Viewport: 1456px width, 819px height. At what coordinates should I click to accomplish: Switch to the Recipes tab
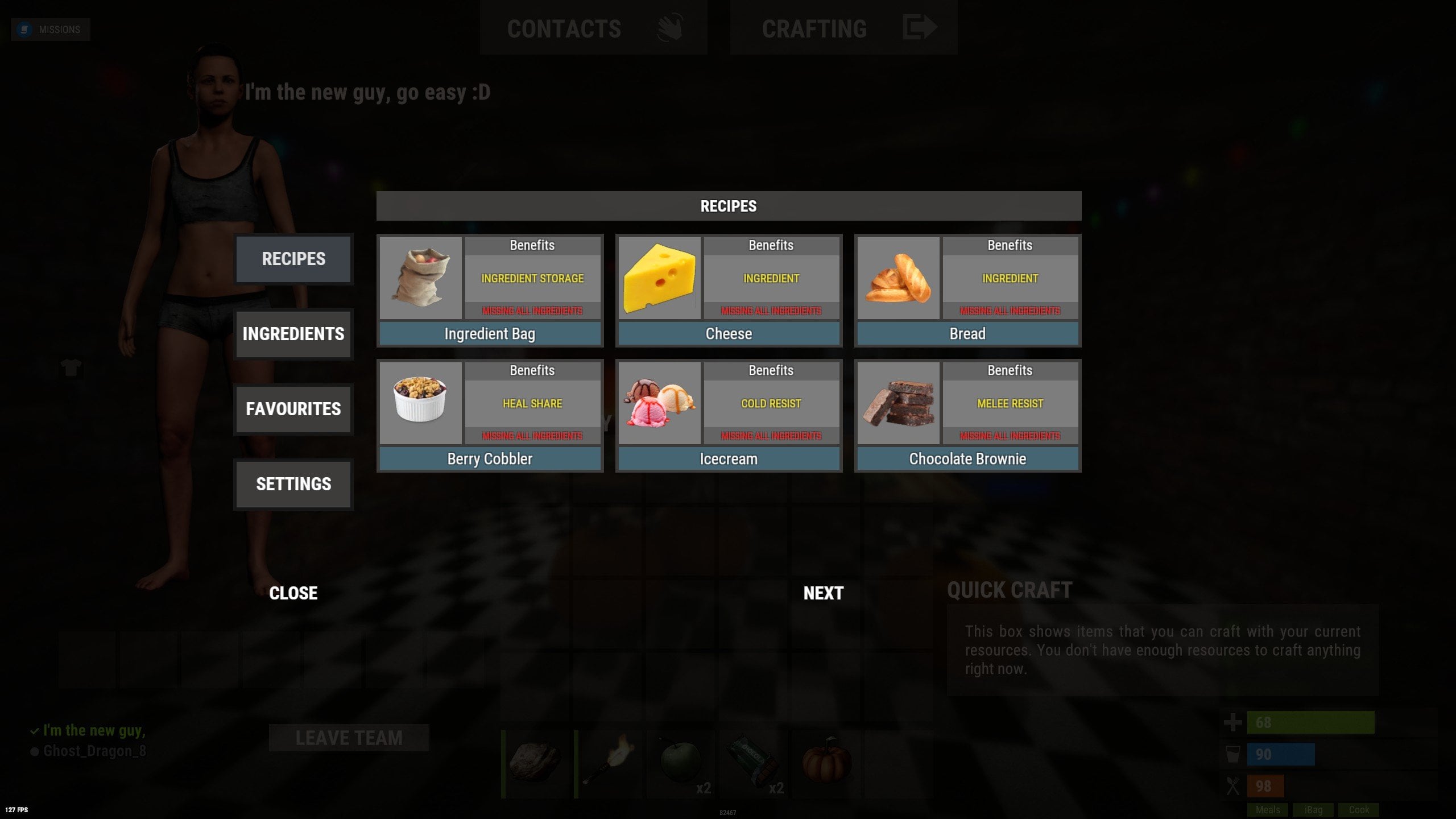tap(293, 259)
